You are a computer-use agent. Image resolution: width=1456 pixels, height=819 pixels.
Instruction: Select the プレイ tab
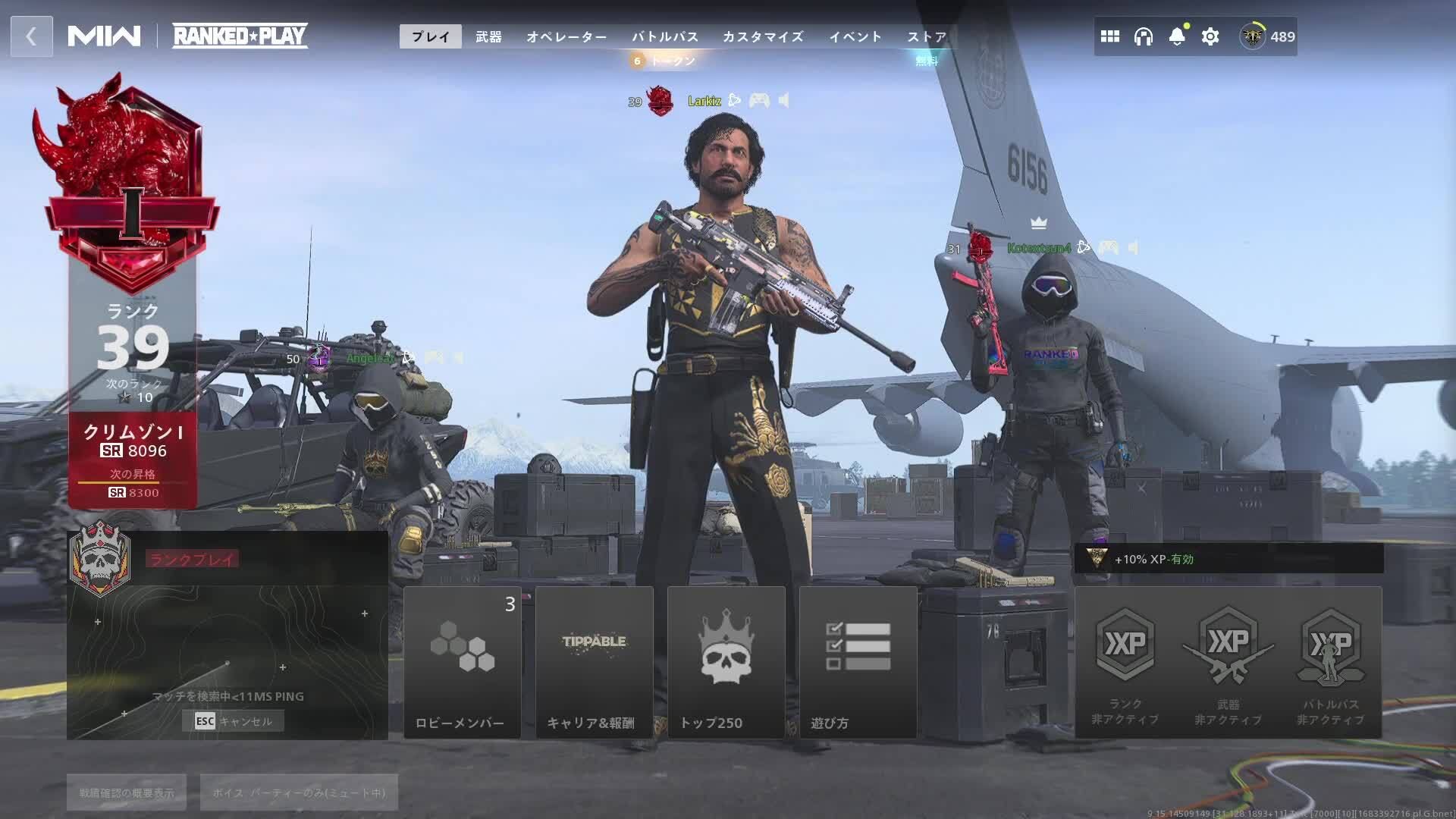(431, 36)
